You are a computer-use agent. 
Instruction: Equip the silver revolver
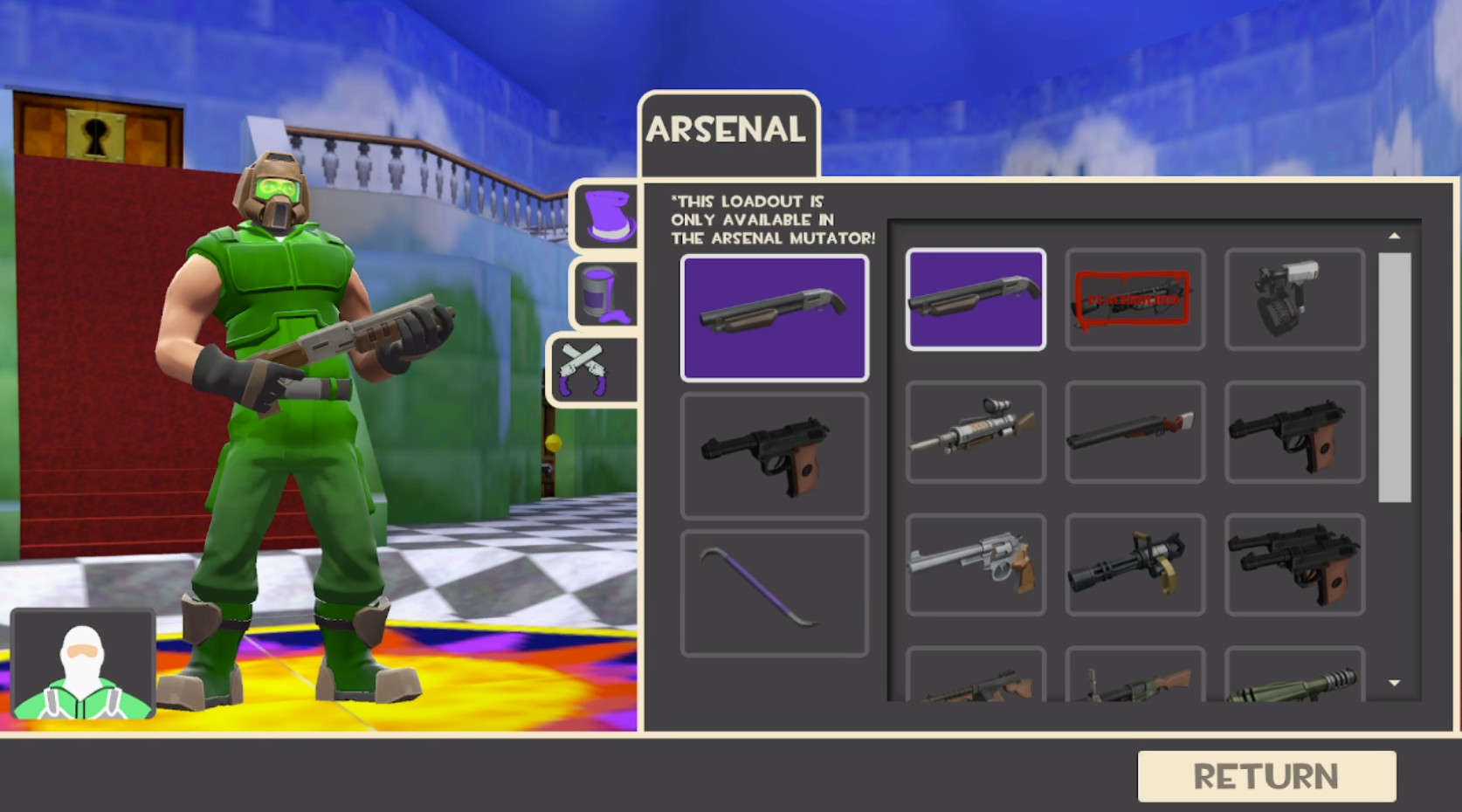coord(976,564)
